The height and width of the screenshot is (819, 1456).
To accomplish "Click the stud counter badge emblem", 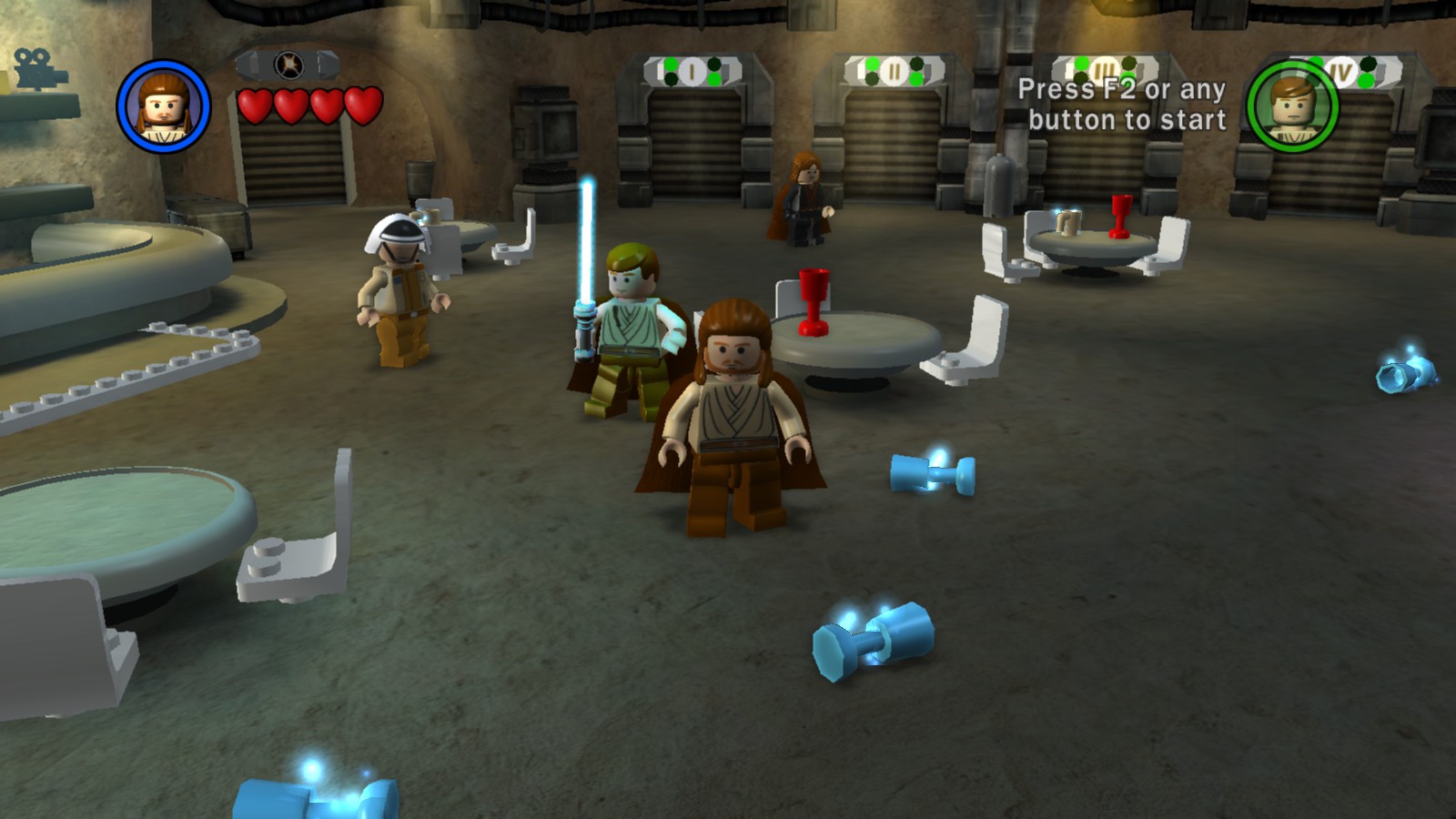I will (x=288, y=64).
